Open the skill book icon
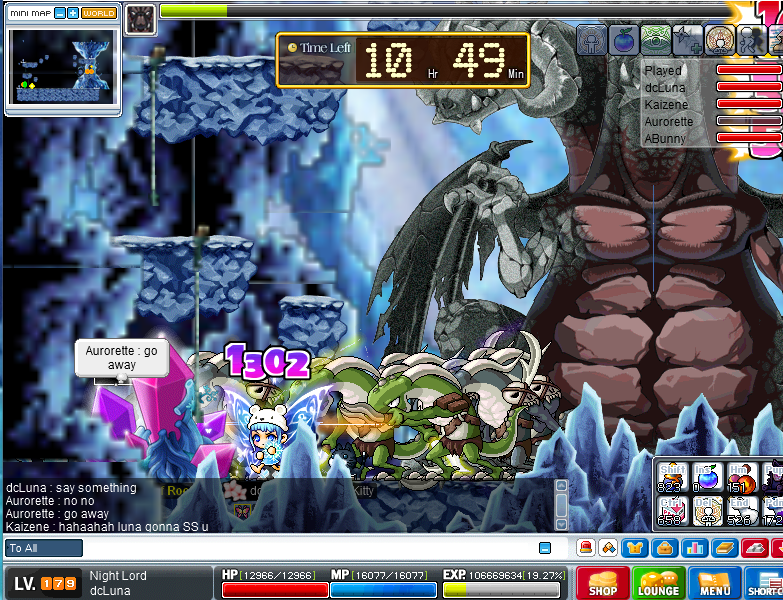This screenshot has width=783, height=600. [723, 548]
